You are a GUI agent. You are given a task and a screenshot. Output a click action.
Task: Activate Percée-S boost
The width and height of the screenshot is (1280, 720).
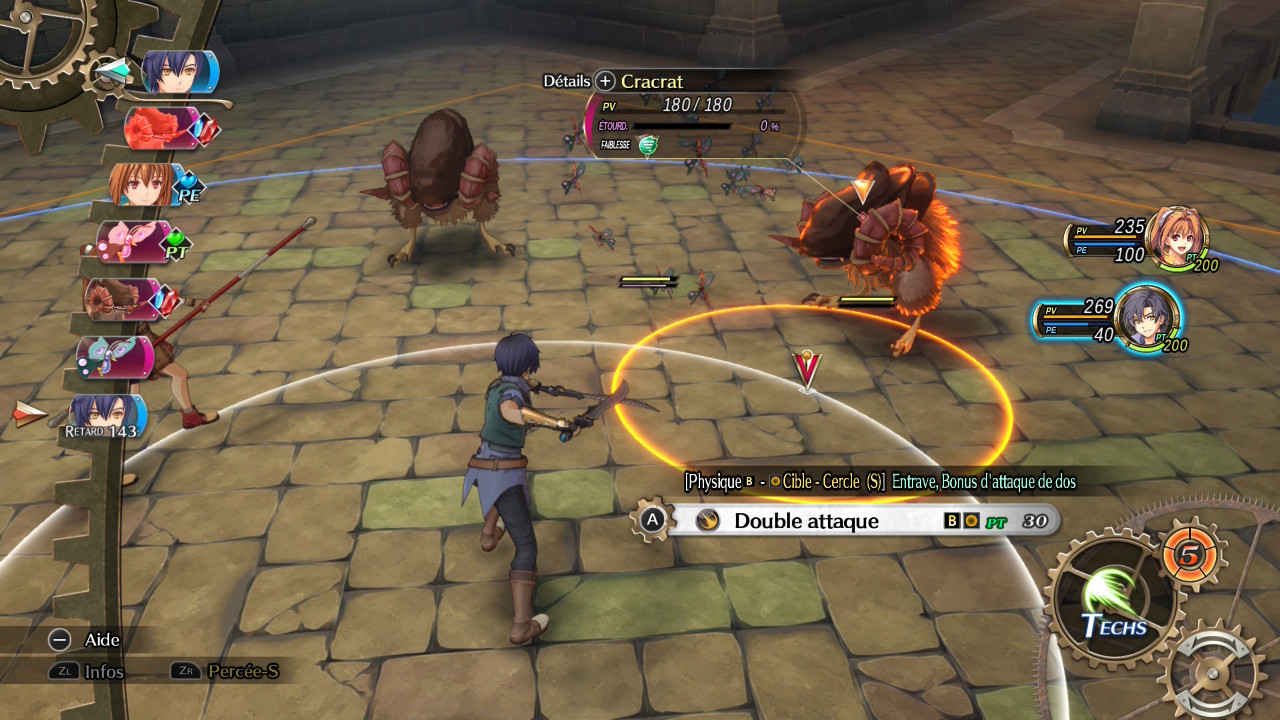(x=185, y=671)
